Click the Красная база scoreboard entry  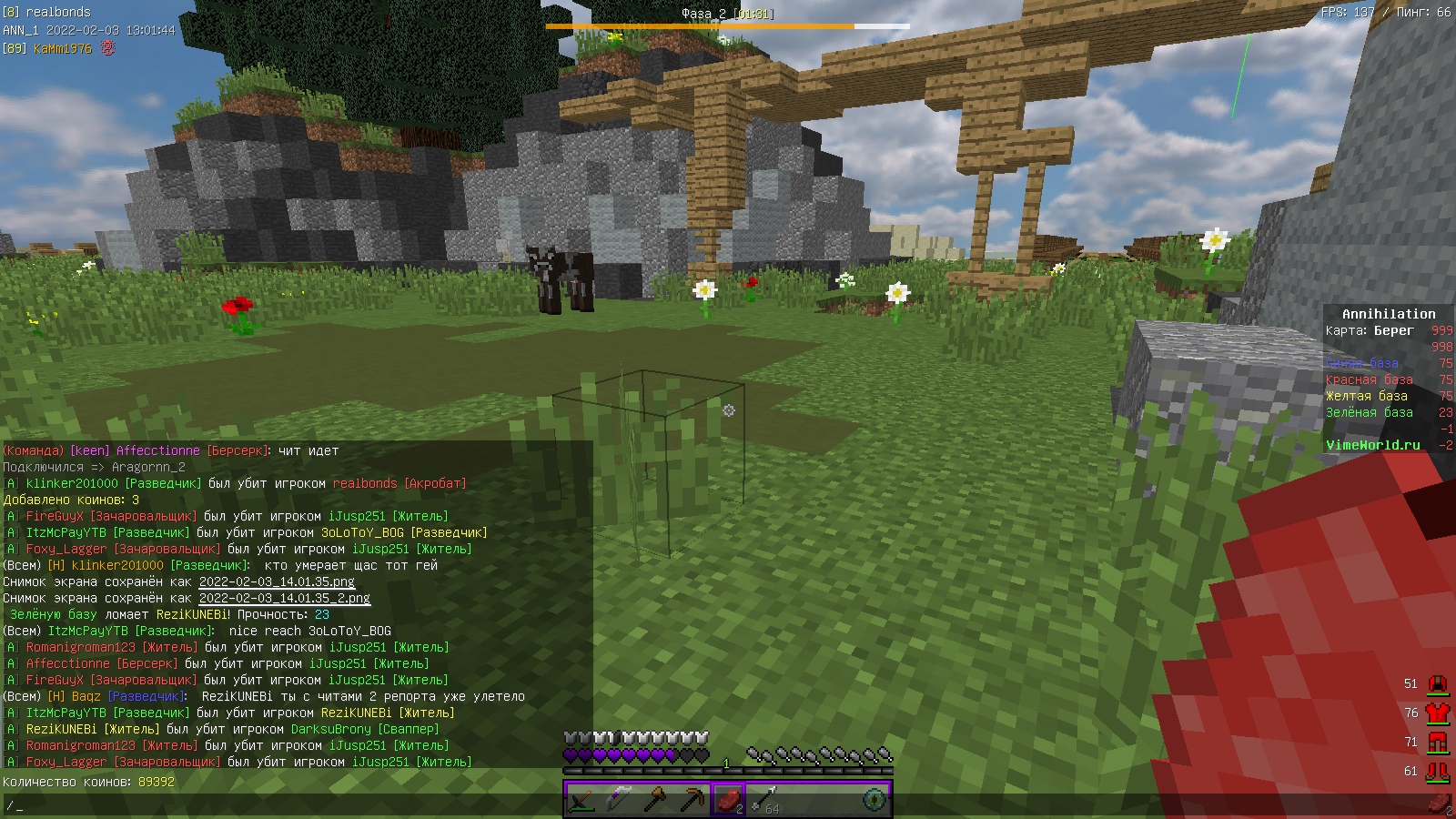(1369, 379)
